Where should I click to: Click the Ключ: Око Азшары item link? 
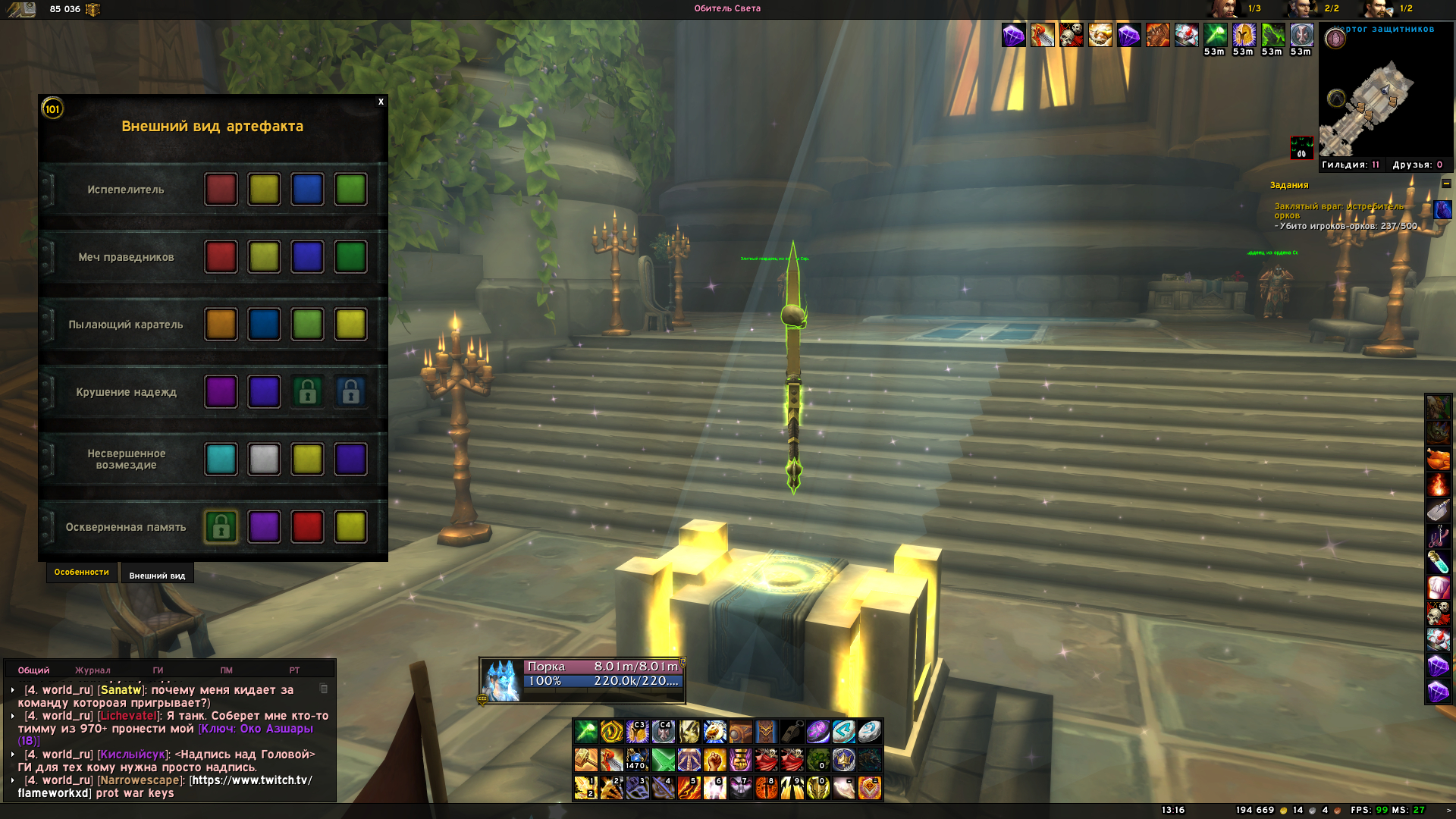[256, 729]
